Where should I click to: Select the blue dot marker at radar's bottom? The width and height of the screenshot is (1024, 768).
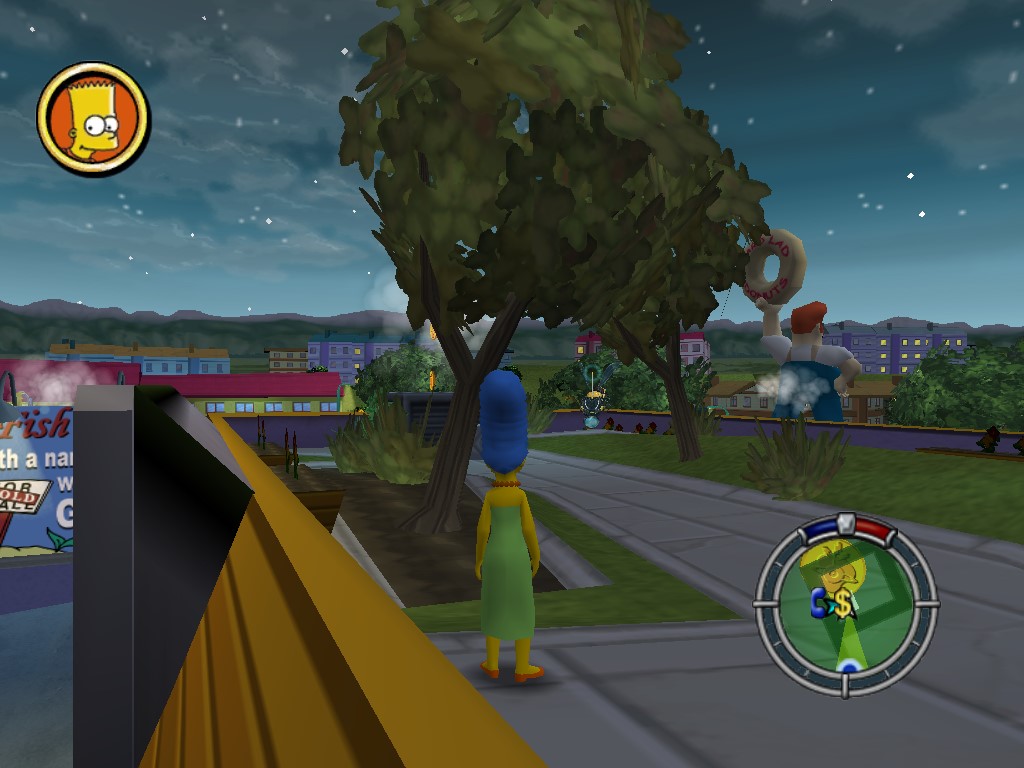click(848, 666)
